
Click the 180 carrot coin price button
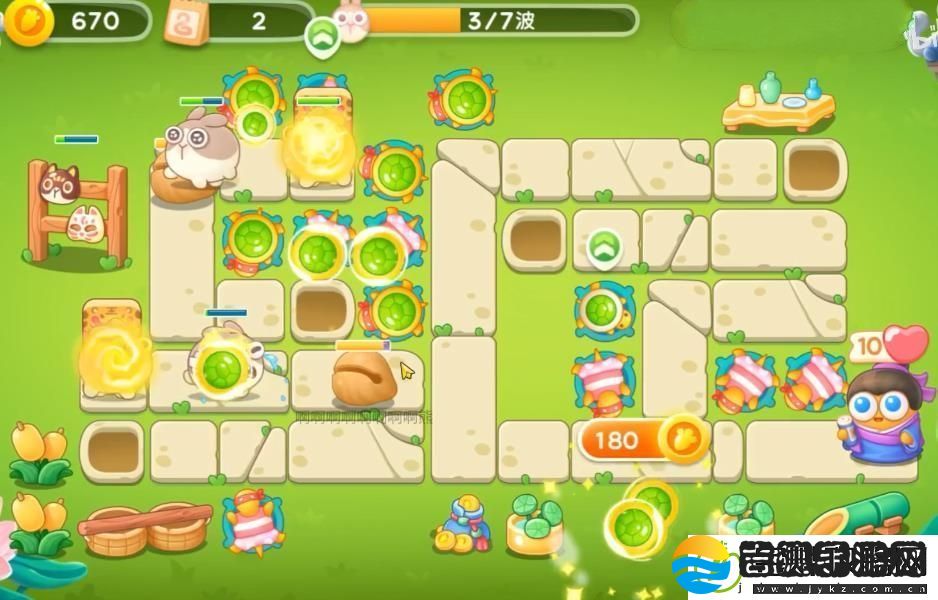pos(642,440)
